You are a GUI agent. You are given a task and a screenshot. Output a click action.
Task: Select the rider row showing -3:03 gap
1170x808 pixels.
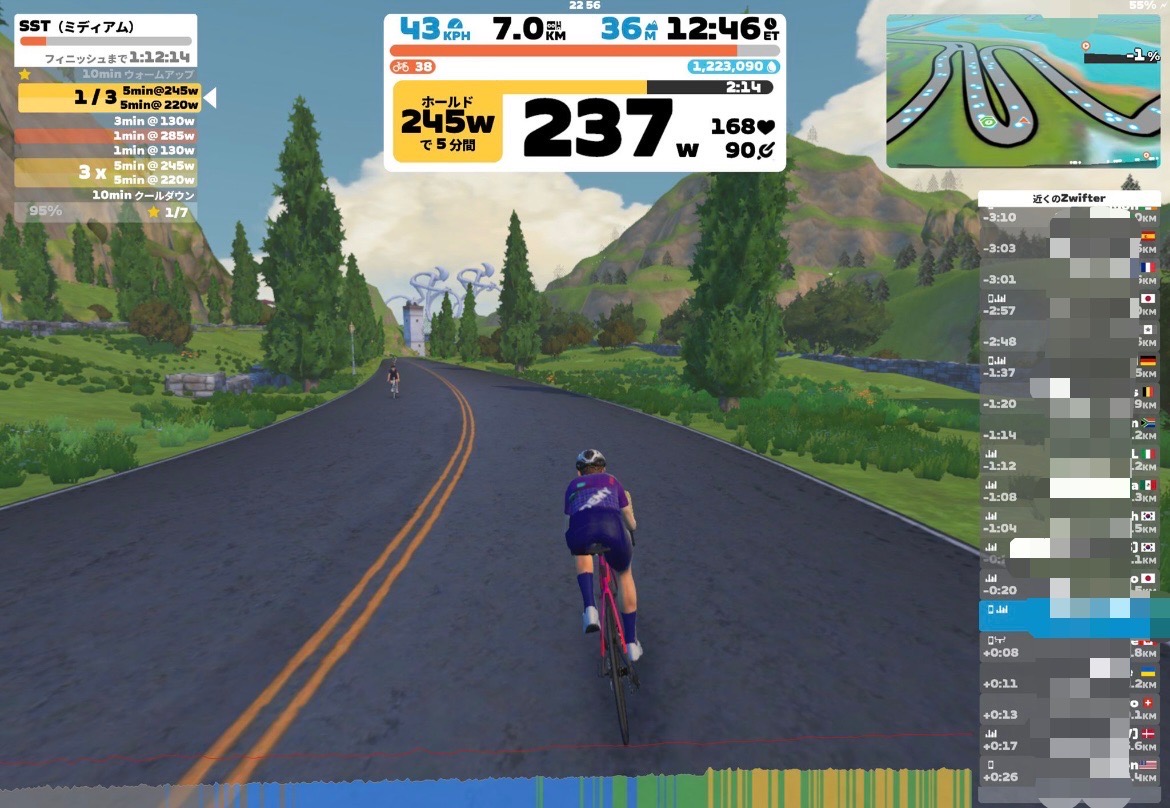pyautogui.click(x=1068, y=247)
